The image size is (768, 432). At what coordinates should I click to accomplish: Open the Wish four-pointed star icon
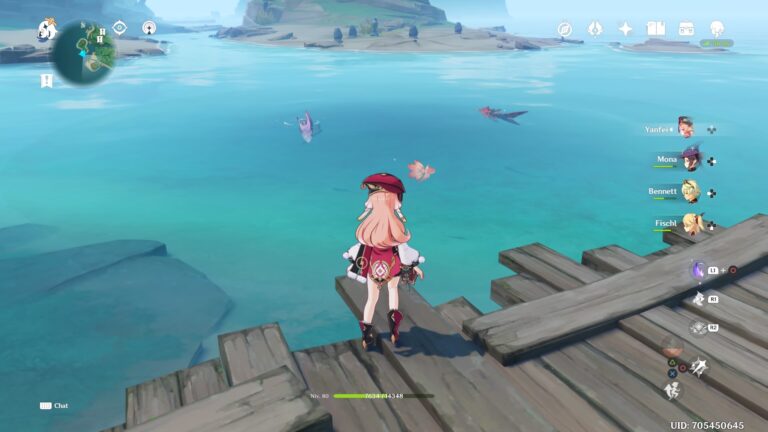point(625,29)
